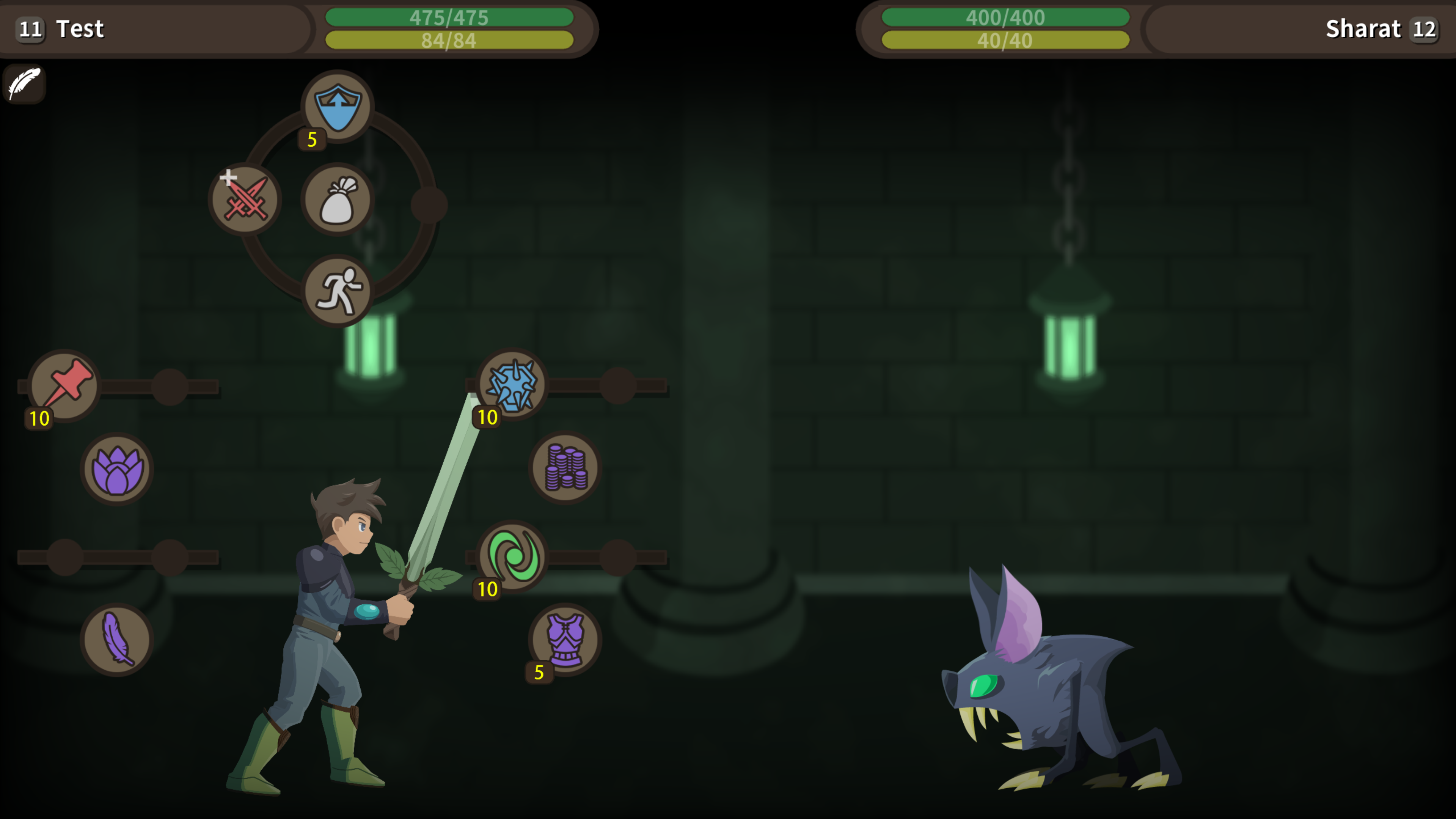Choose the running figure flee action

coord(338,292)
